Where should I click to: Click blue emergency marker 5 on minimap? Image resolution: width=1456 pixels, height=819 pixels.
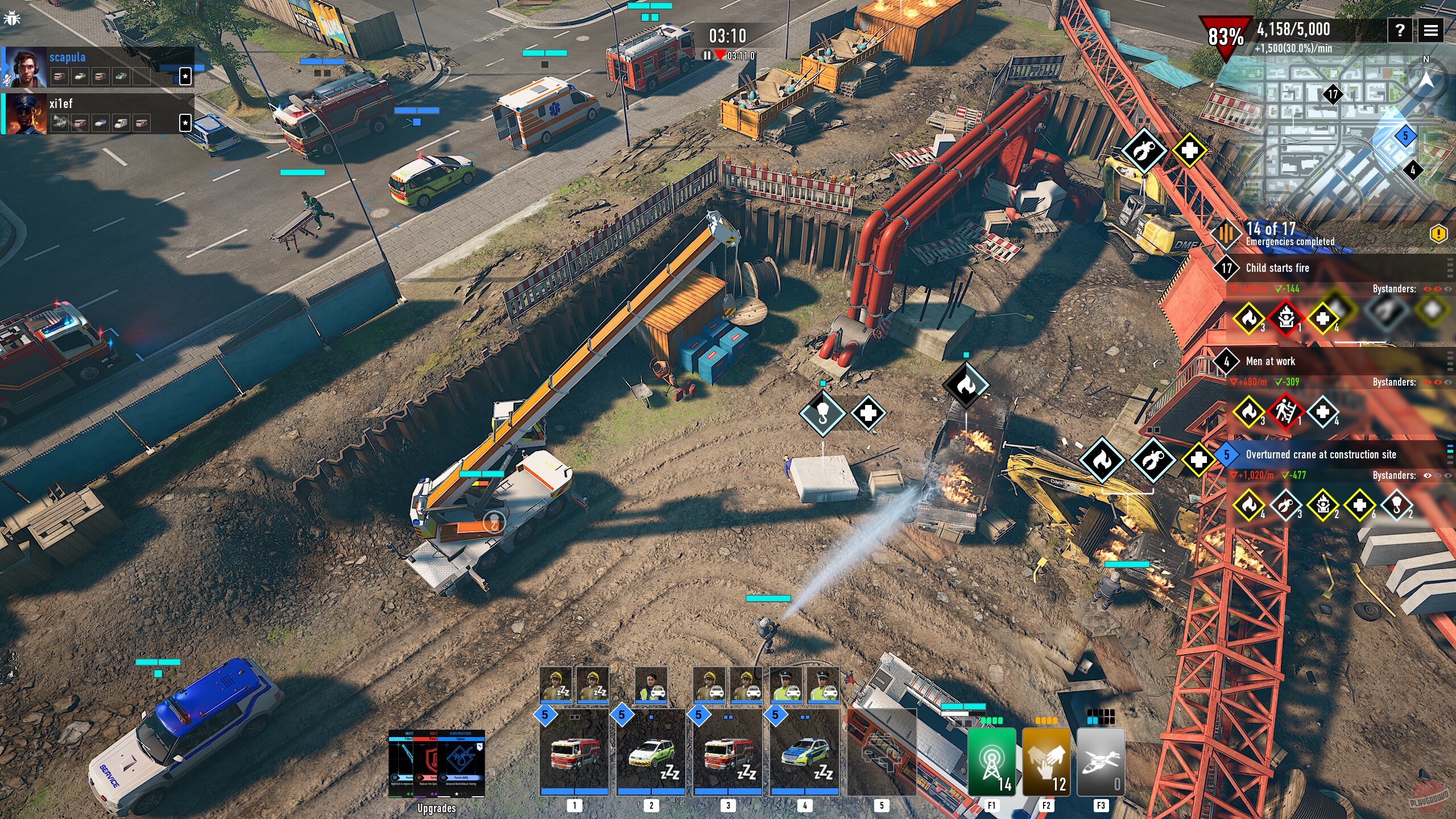pyautogui.click(x=1405, y=136)
